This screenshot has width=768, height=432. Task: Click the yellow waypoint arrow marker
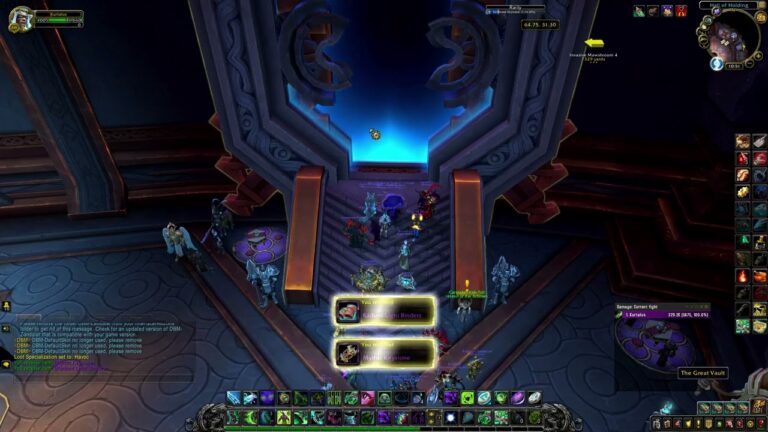(594, 43)
